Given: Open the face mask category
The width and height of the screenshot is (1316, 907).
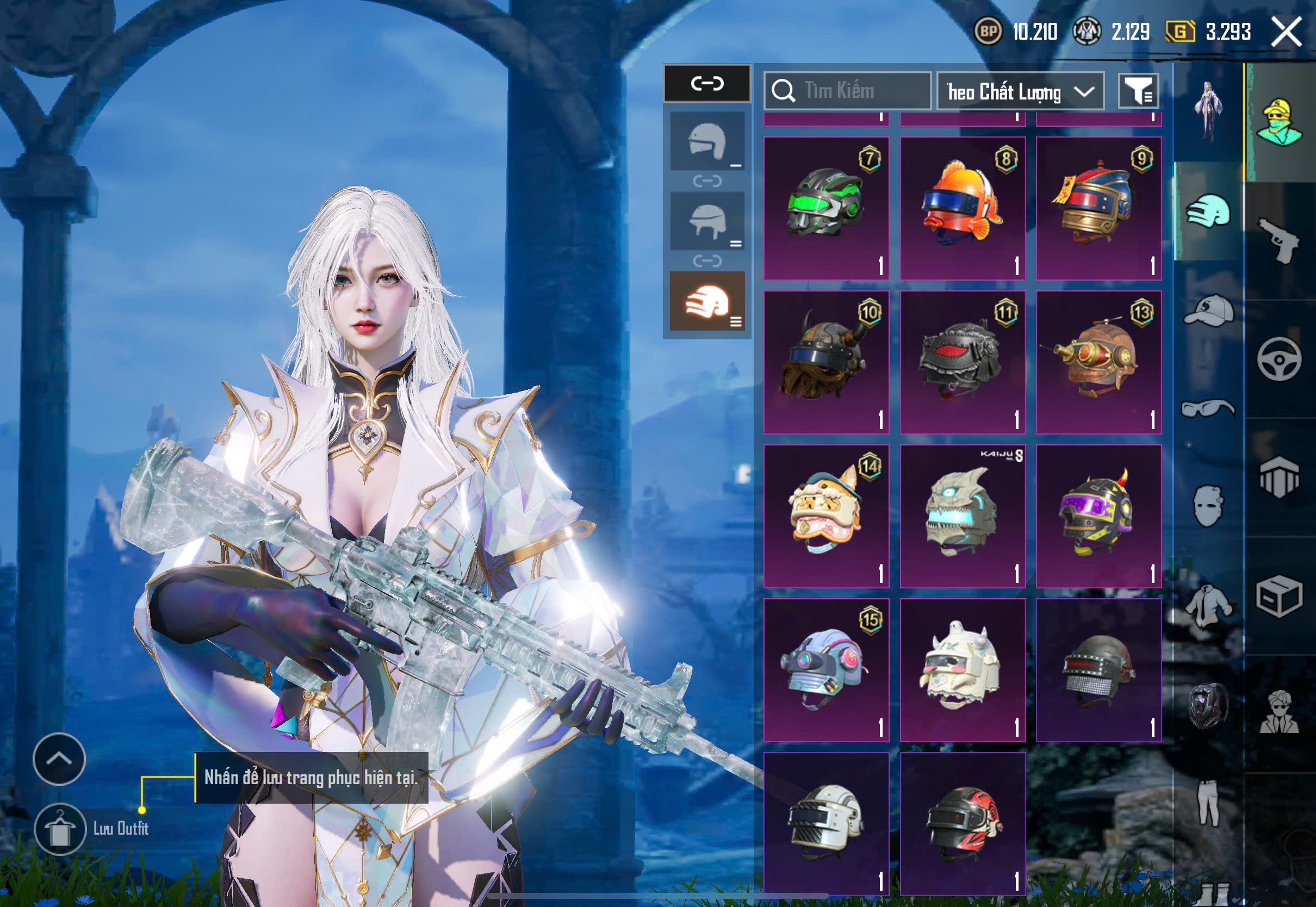Looking at the screenshot, I should click(1208, 506).
